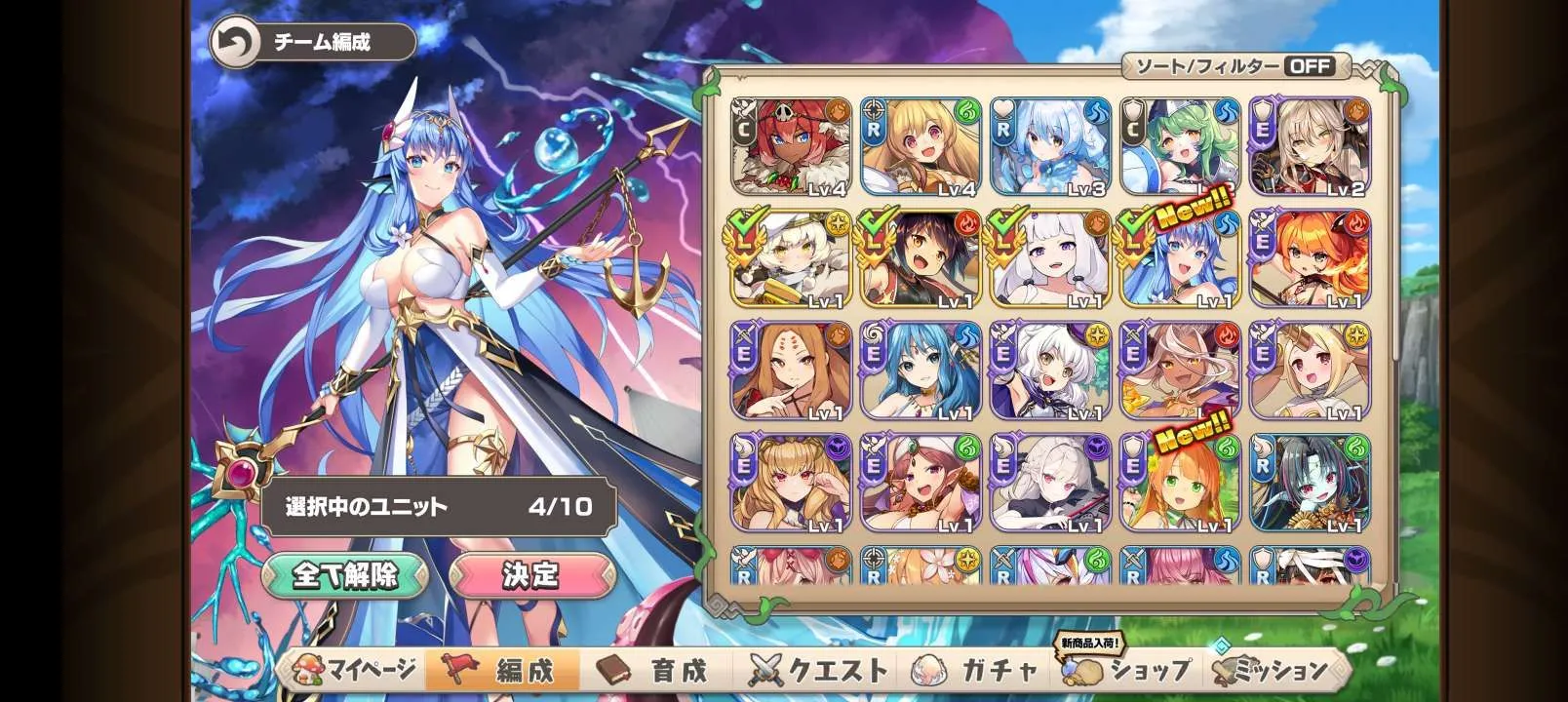Image resolution: width=1568 pixels, height=702 pixels.
Task: Deselect the checked blue-haired New unit
Action: point(1180,259)
